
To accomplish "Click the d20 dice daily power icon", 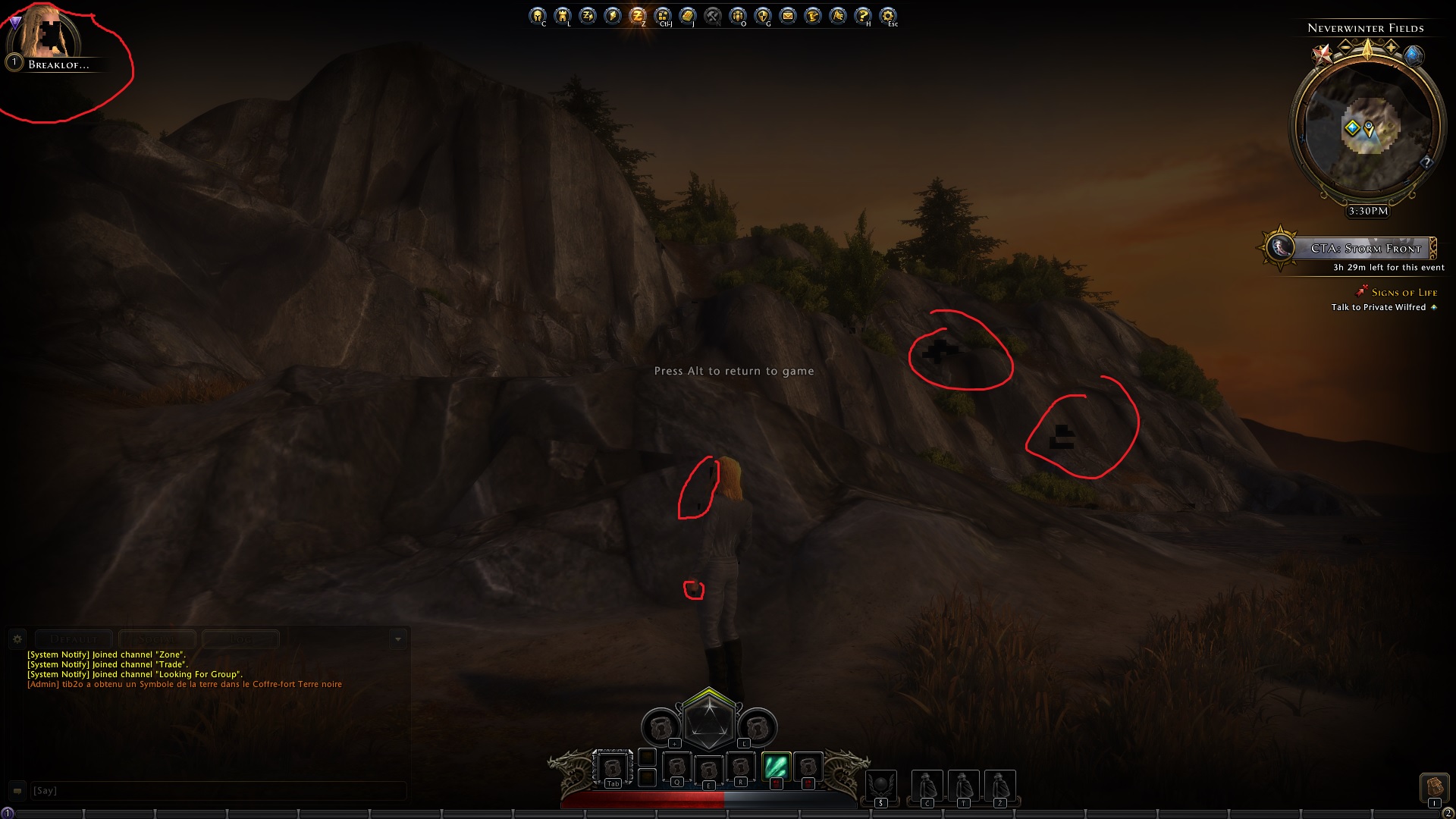I will pyautogui.click(x=709, y=720).
